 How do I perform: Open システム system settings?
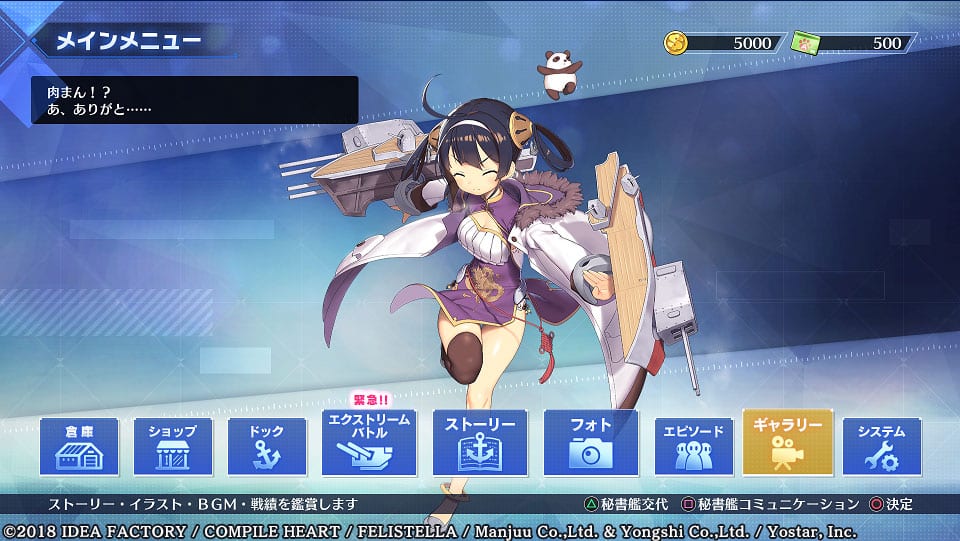click(x=881, y=447)
